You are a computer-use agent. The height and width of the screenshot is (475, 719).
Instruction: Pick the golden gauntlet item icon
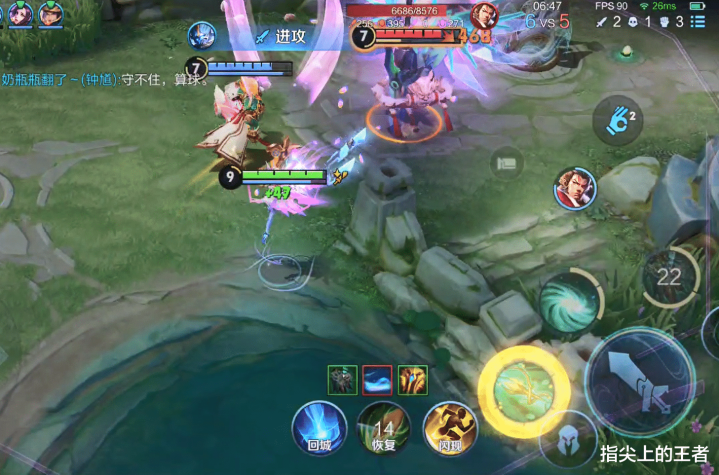[x=412, y=380]
